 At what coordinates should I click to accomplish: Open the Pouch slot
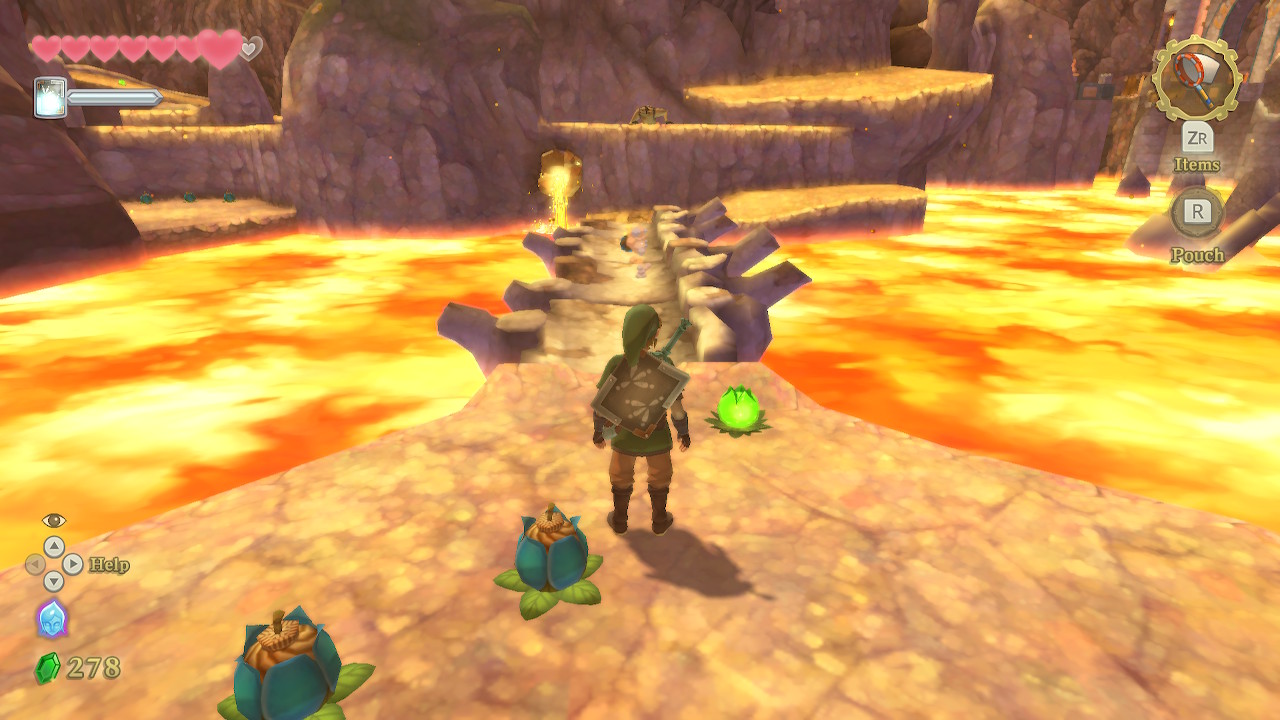(1197, 212)
